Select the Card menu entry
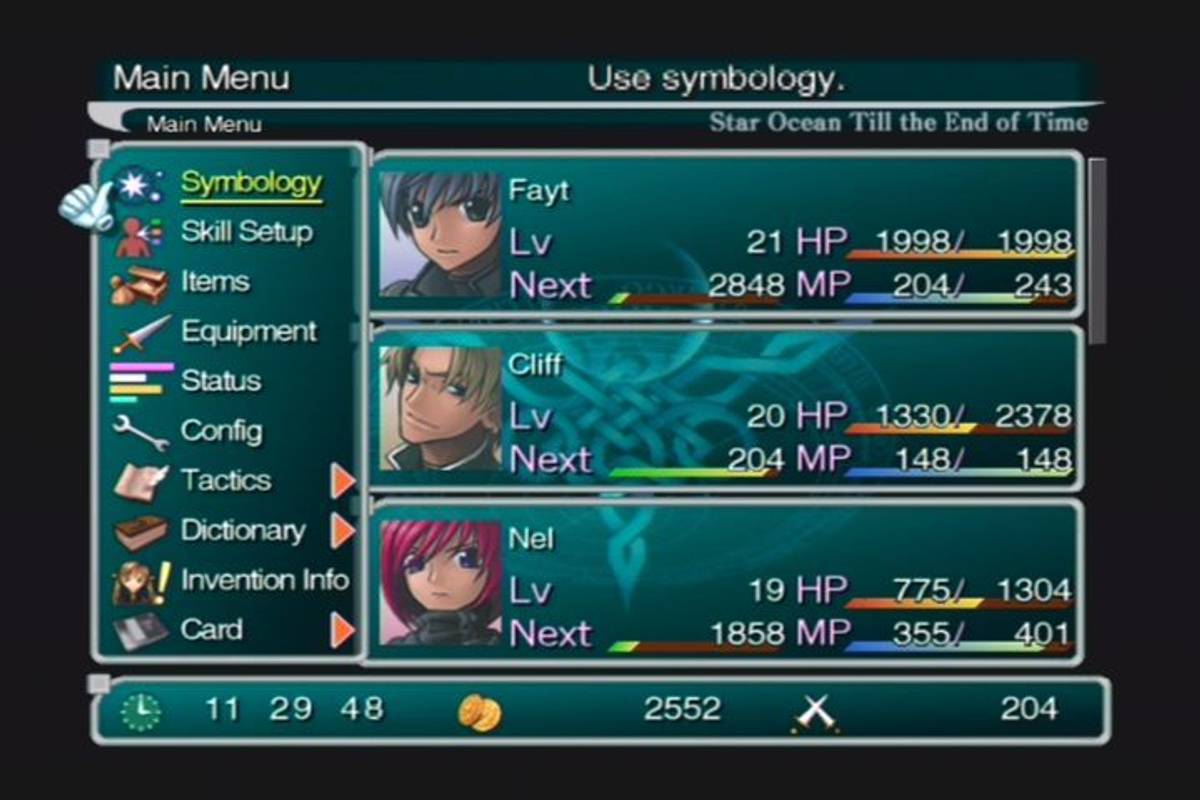The image size is (1200, 800). (211, 630)
